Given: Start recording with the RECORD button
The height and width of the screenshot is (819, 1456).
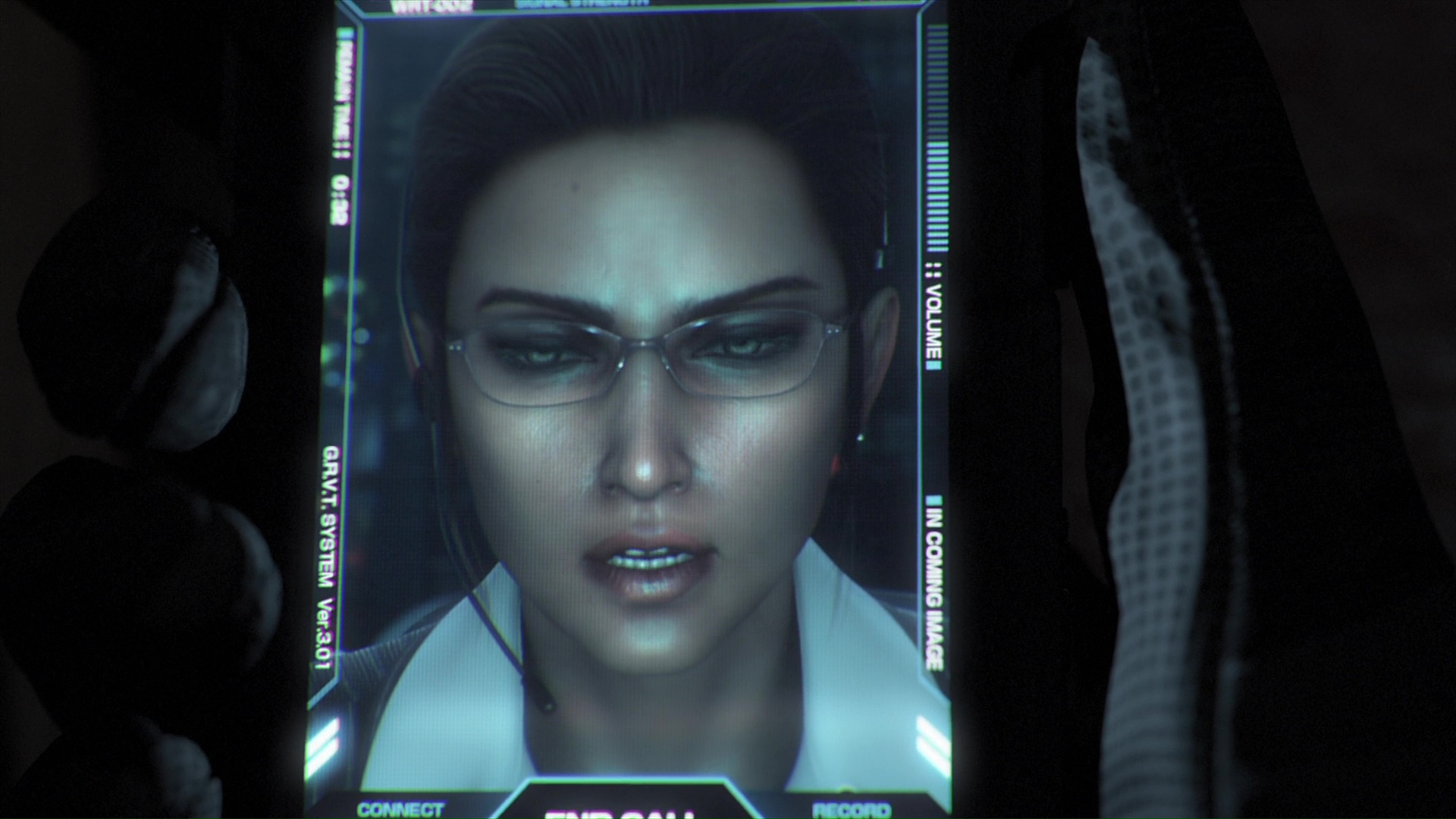Looking at the screenshot, I should coord(851,810).
